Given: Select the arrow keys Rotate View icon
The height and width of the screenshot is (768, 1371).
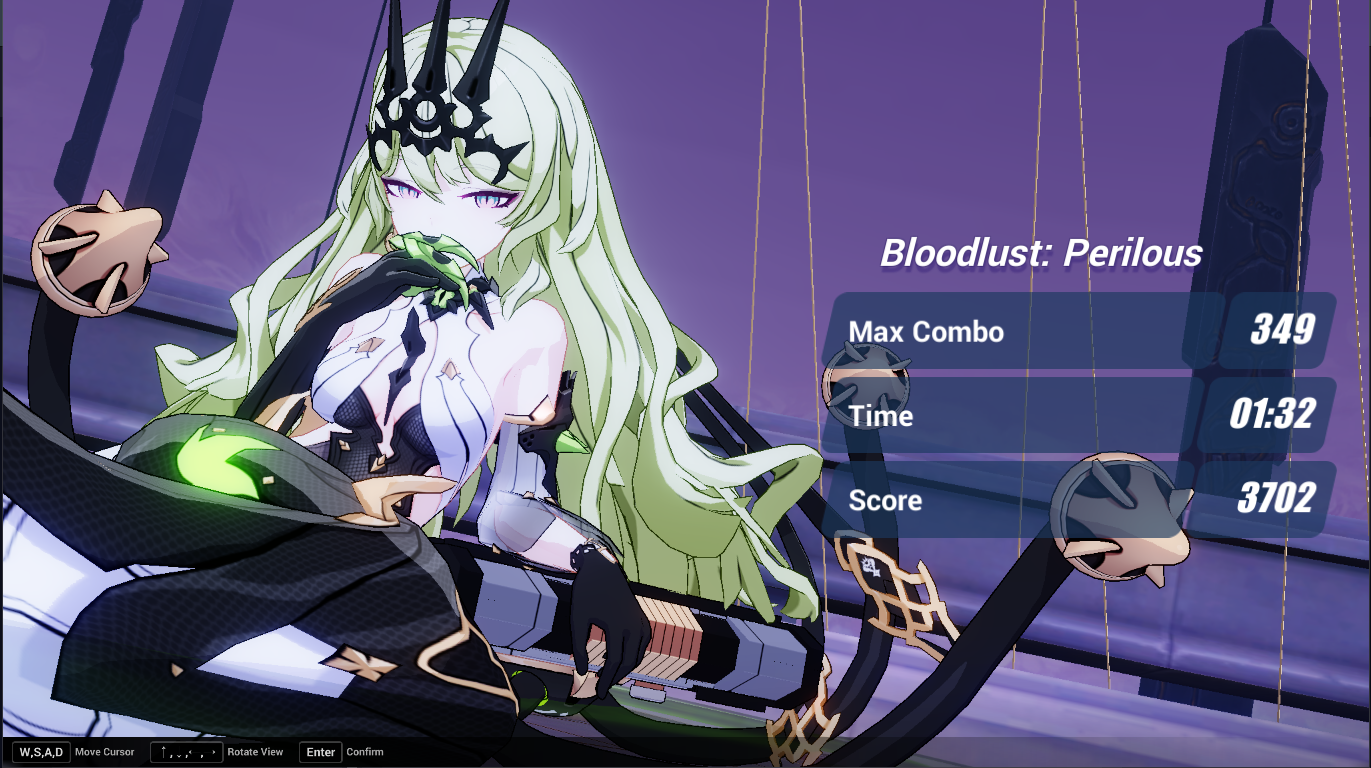Looking at the screenshot, I should pyautogui.click(x=185, y=751).
